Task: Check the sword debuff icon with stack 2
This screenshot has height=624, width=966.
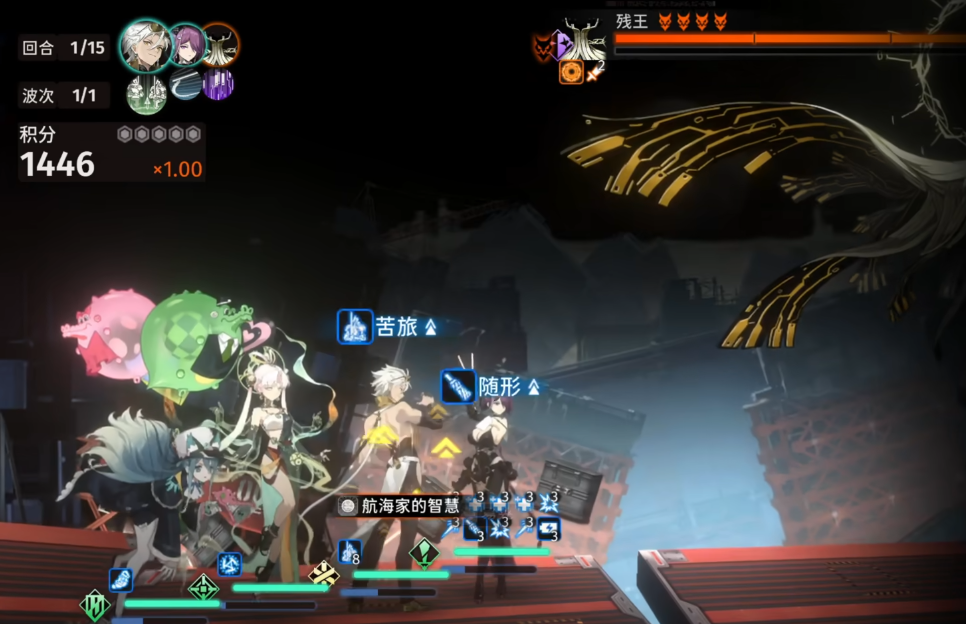Action: [595, 72]
